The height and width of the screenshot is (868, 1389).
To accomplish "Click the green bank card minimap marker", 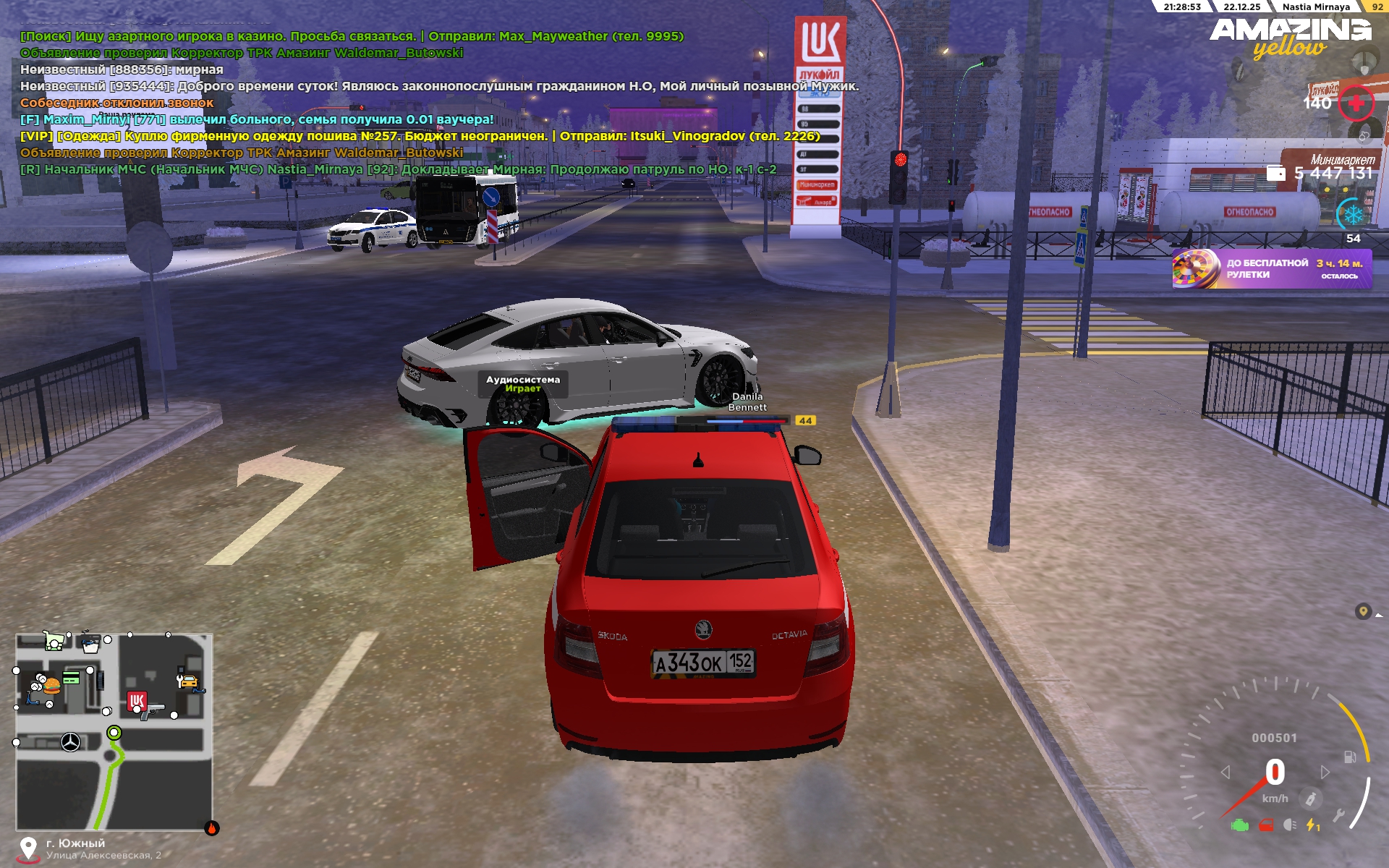I will (x=71, y=678).
